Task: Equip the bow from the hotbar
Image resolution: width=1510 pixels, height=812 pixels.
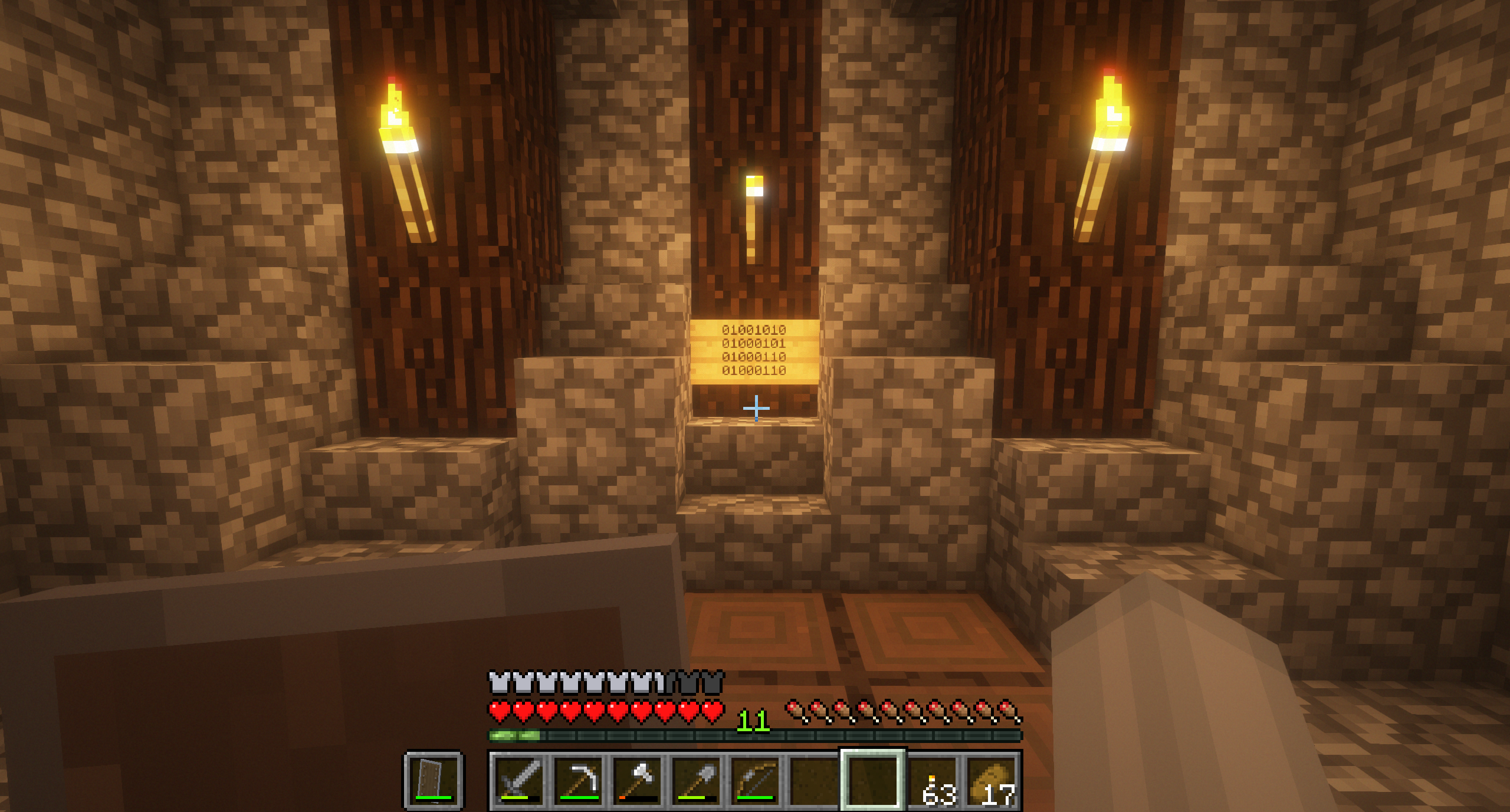Action: coord(756,780)
